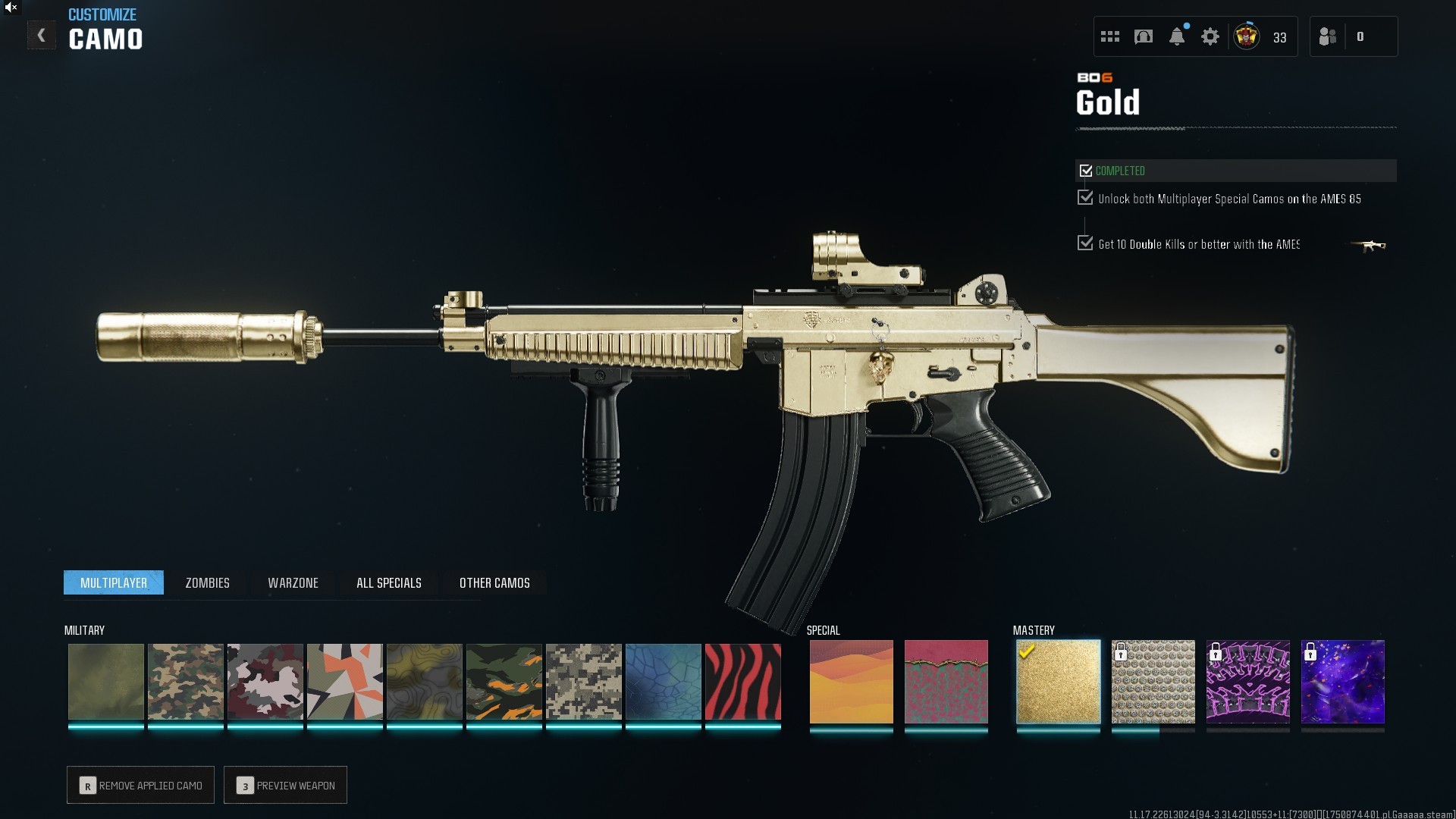Screen dimensions: 1456x819
Task: Open notifications bell icon
Action: coord(1177,36)
